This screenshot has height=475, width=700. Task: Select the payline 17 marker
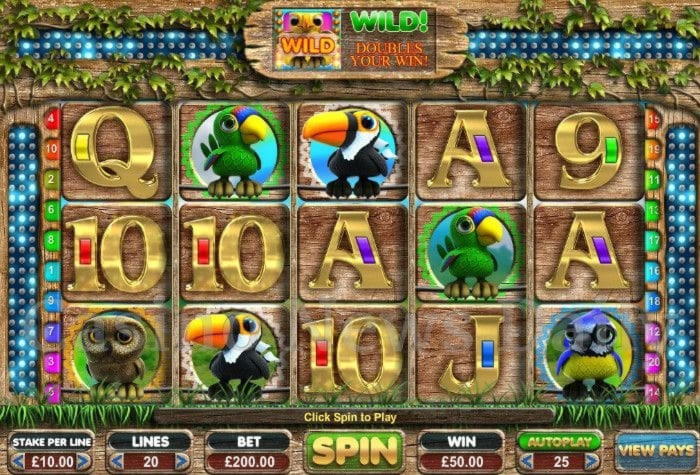pos(655,240)
